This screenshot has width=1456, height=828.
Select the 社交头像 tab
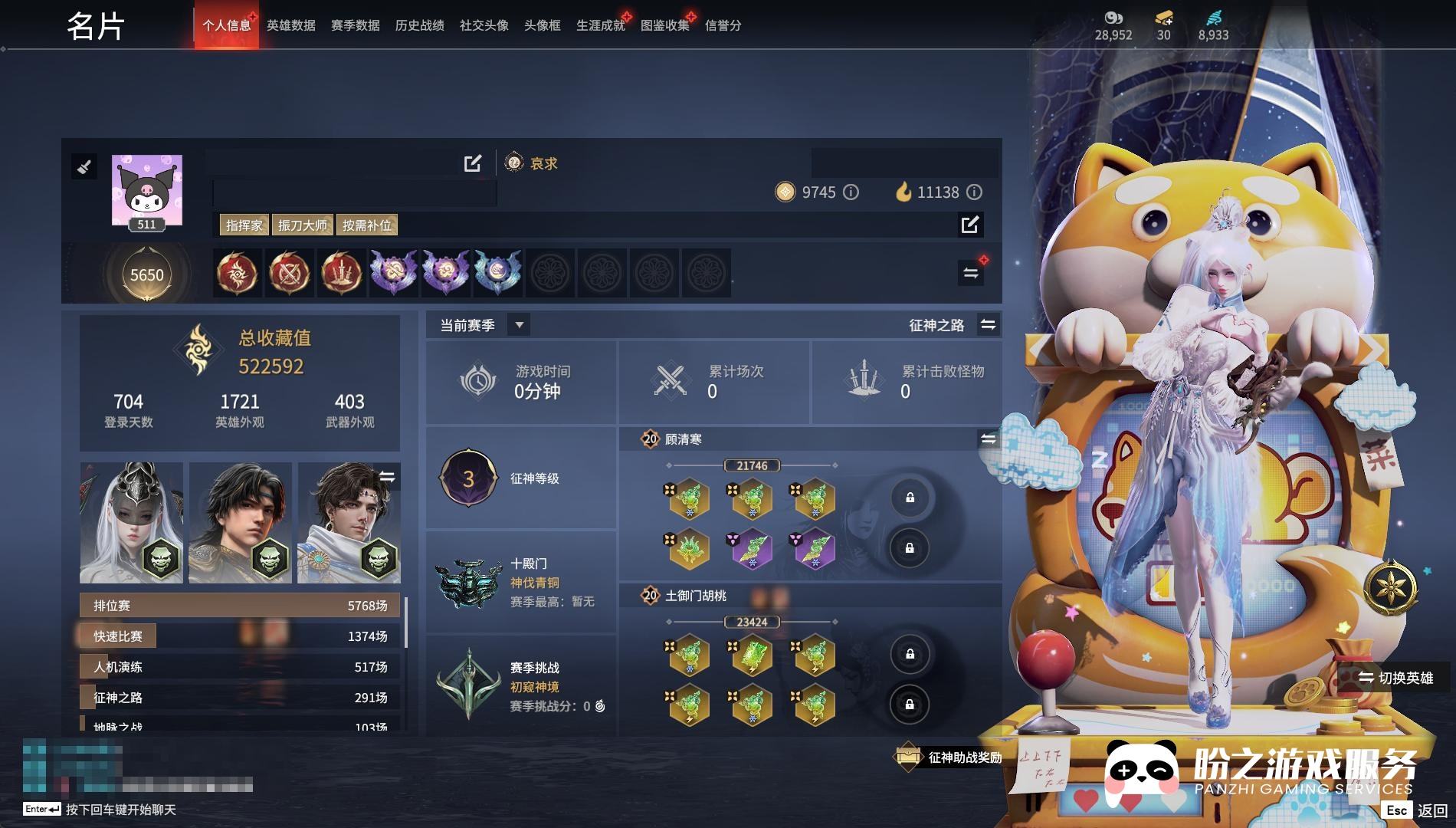(x=484, y=25)
